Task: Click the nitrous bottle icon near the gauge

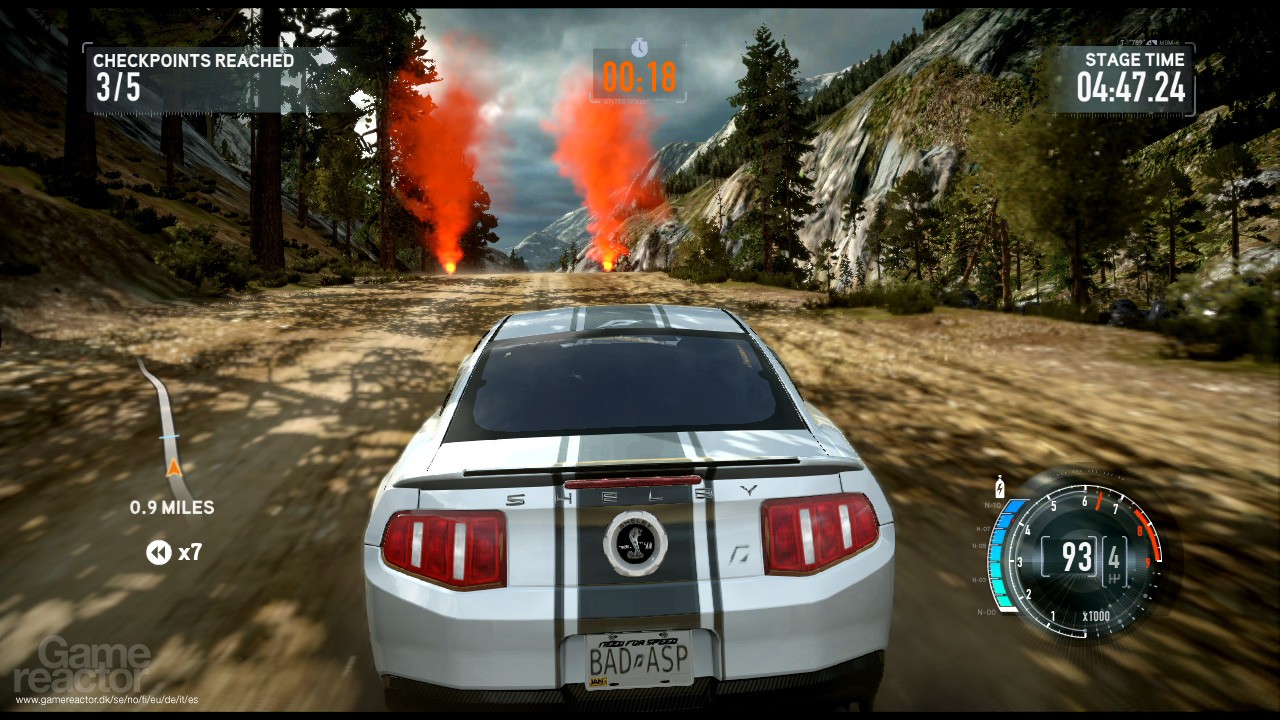Action: pyautogui.click(x=1000, y=485)
